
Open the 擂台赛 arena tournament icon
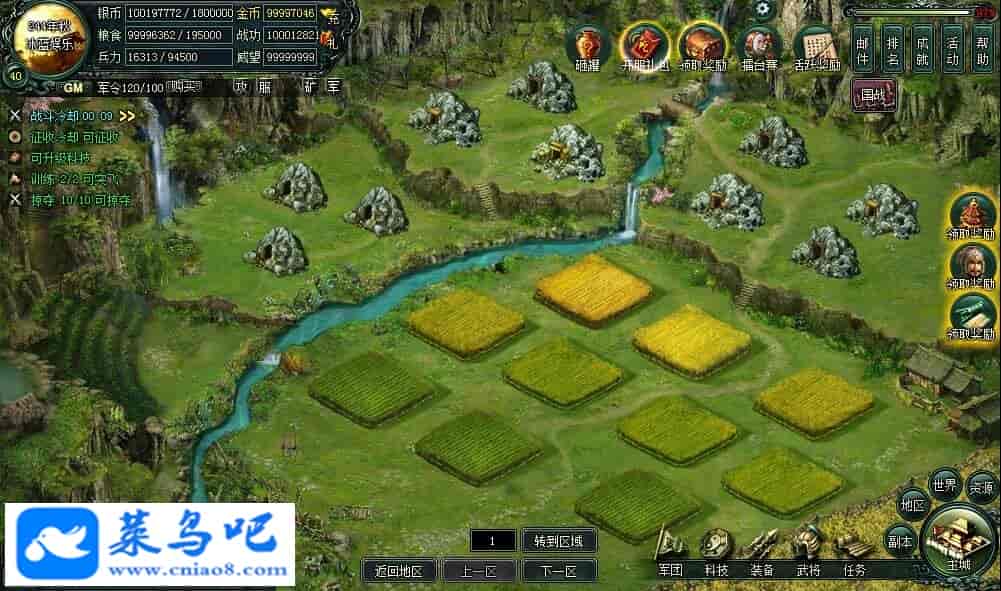760,46
